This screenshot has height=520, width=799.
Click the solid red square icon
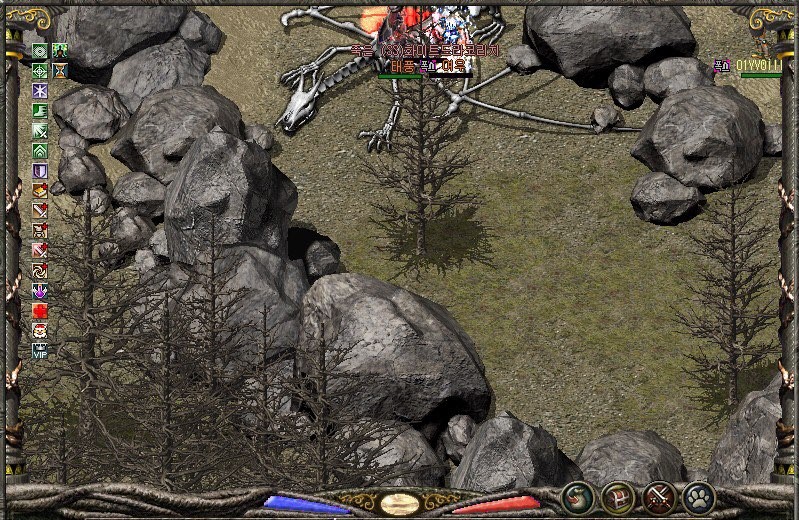pos(40,311)
